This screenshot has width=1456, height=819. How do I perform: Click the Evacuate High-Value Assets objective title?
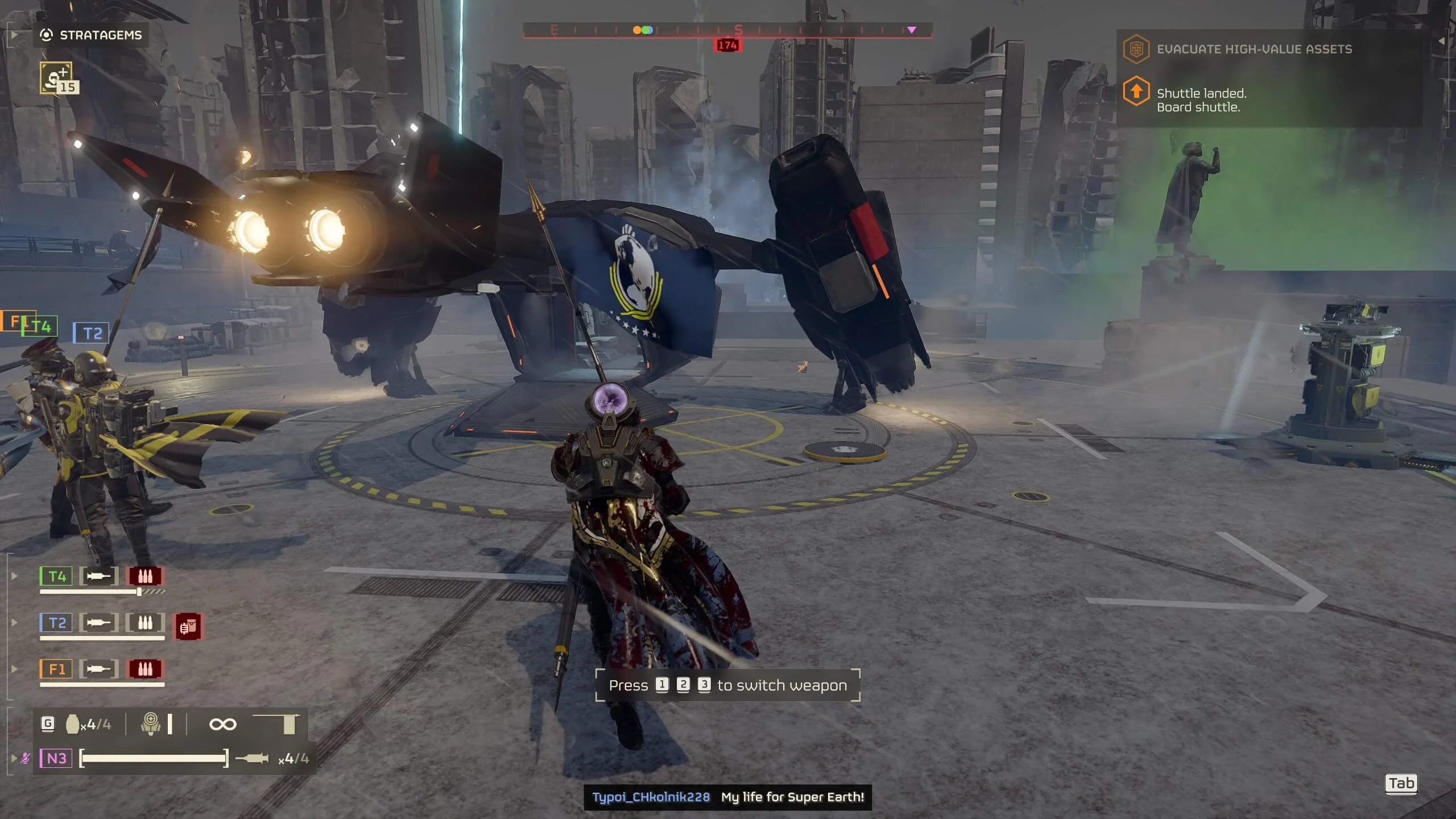(1254, 49)
